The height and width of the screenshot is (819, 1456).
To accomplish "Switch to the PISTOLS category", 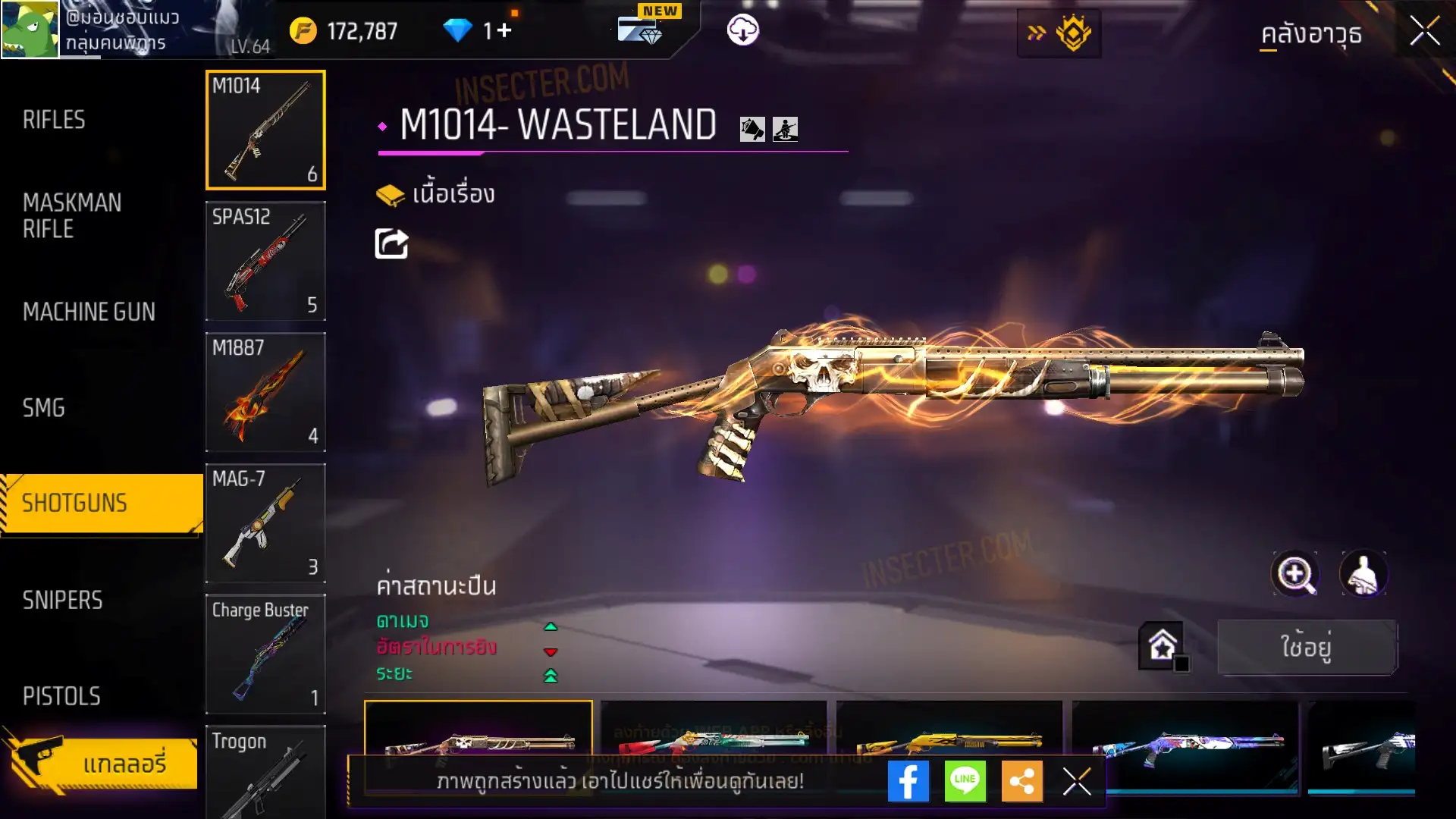I will click(61, 696).
